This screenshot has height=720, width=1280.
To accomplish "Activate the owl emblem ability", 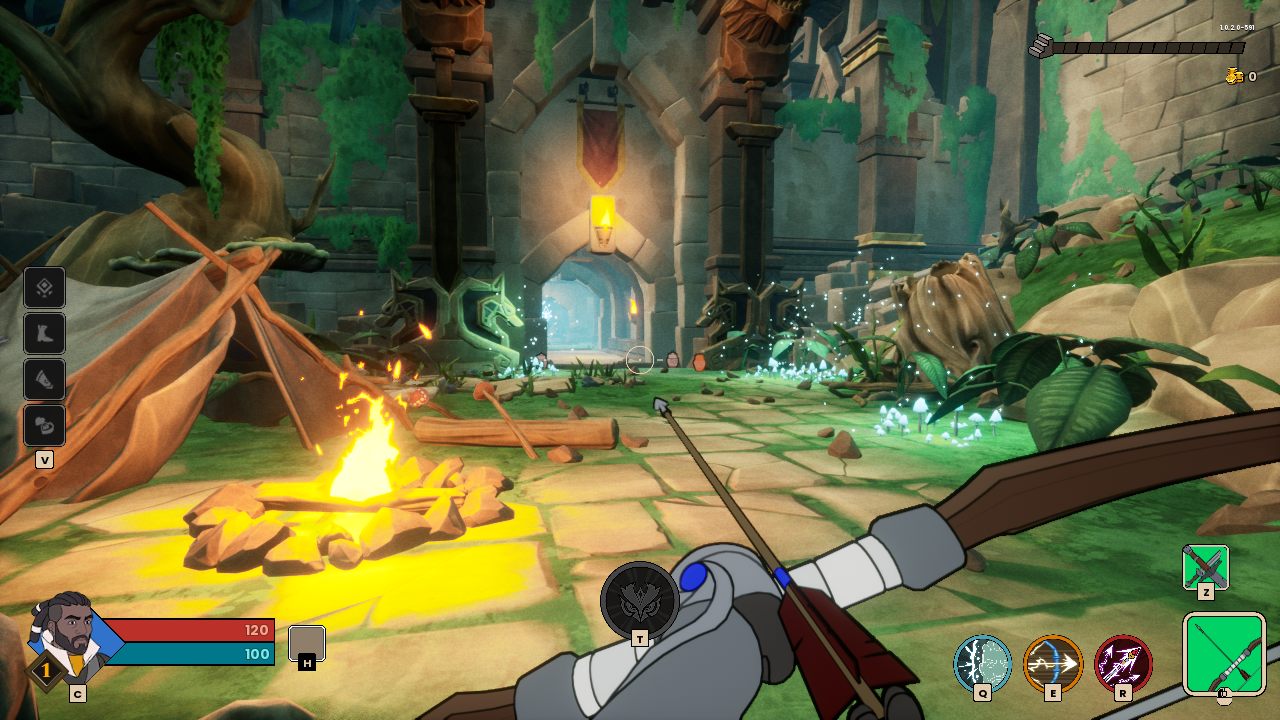I will (640, 599).
